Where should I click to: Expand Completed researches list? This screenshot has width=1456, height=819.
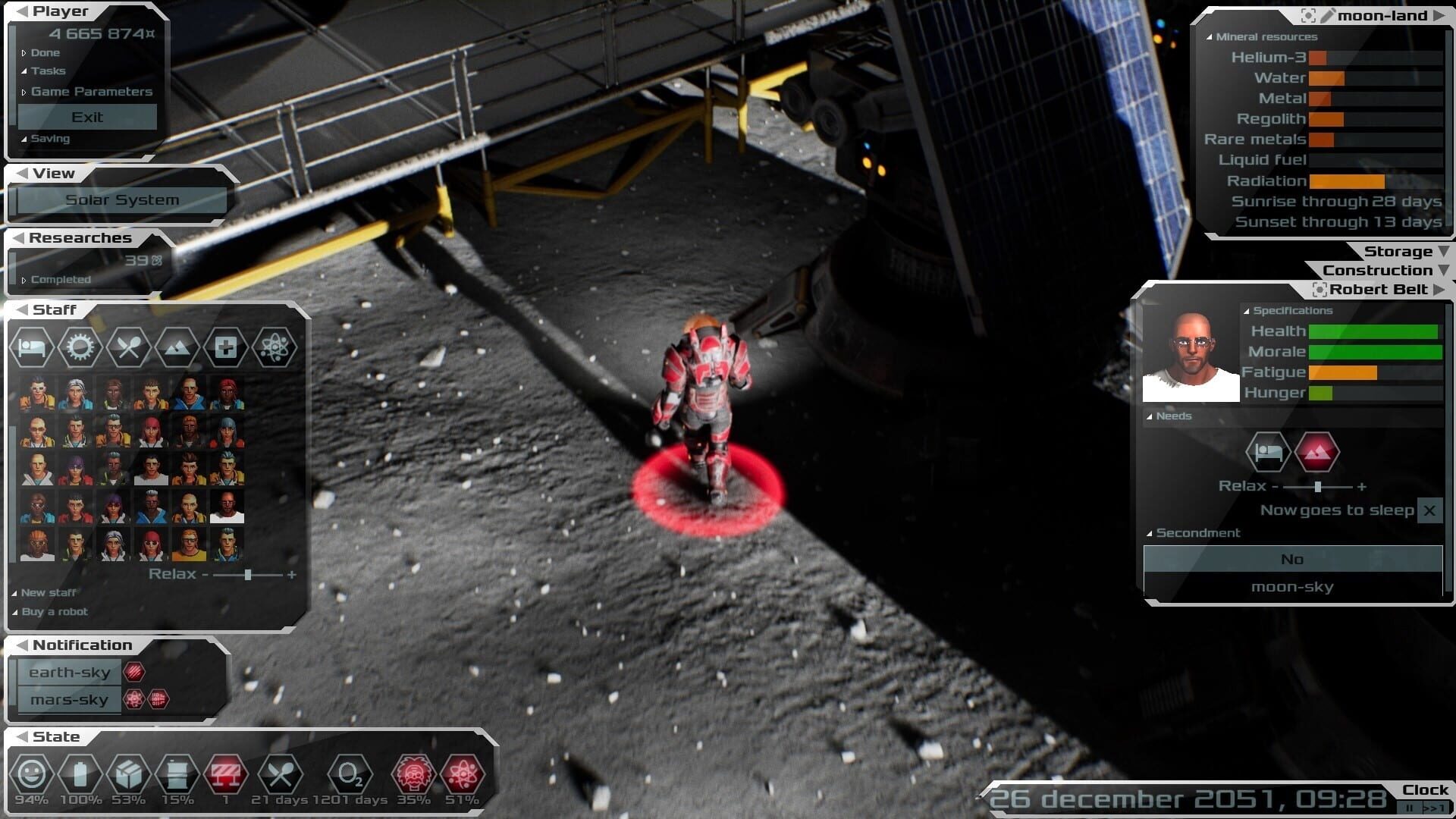[x=60, y=280]
